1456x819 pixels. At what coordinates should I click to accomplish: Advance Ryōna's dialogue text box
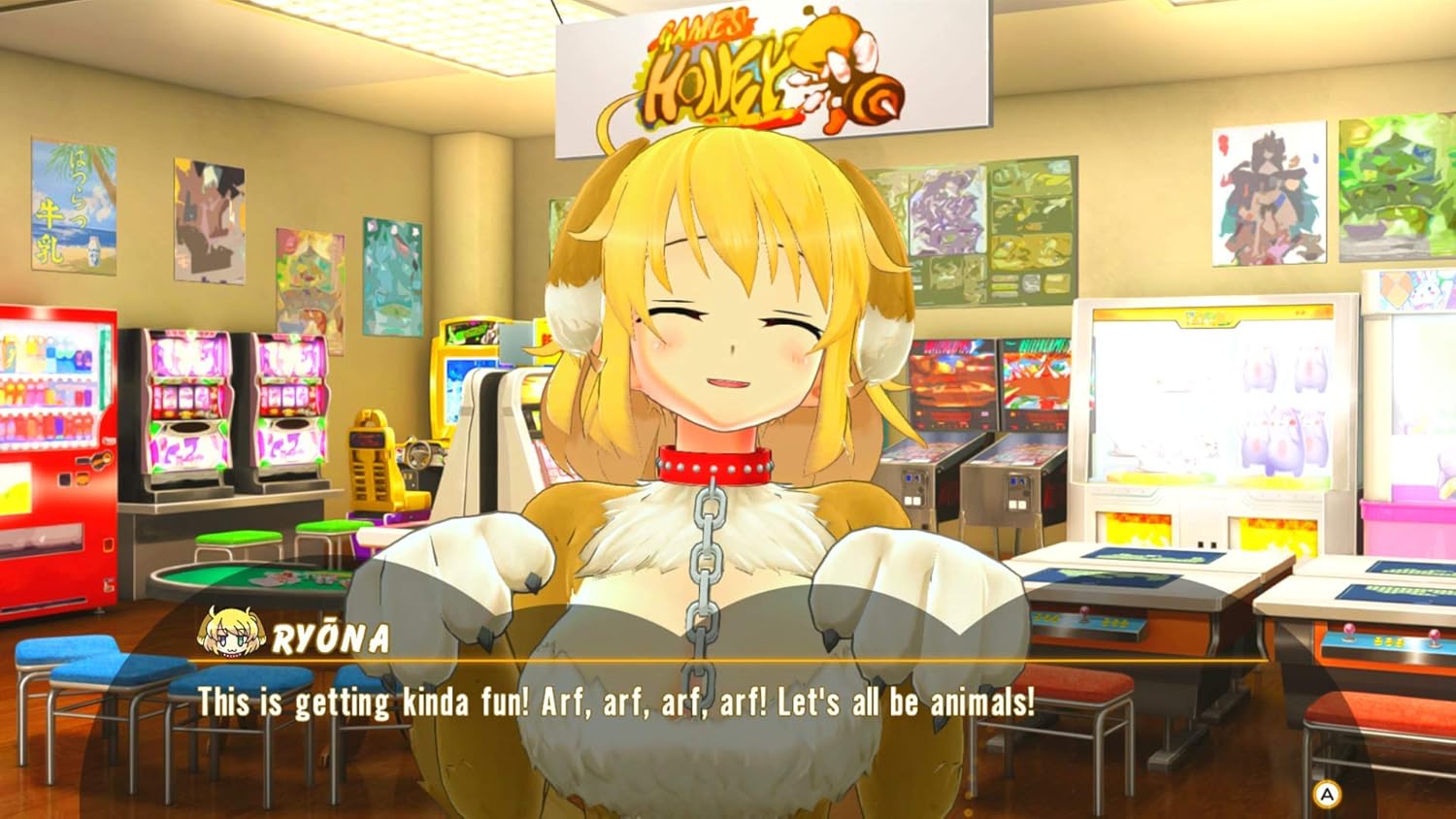click(x=1326, y=795)
